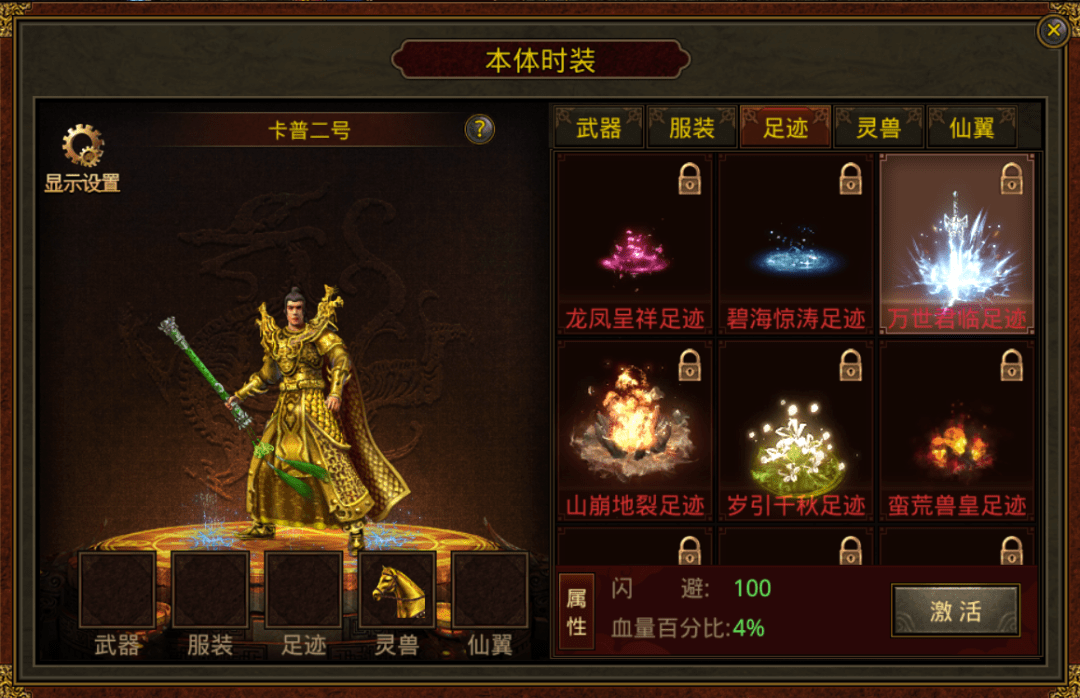Viewport: 1080px width, 698px height.
Task: Select the 山崩地裂足迹 footprint
Action: tap(634, 430)
